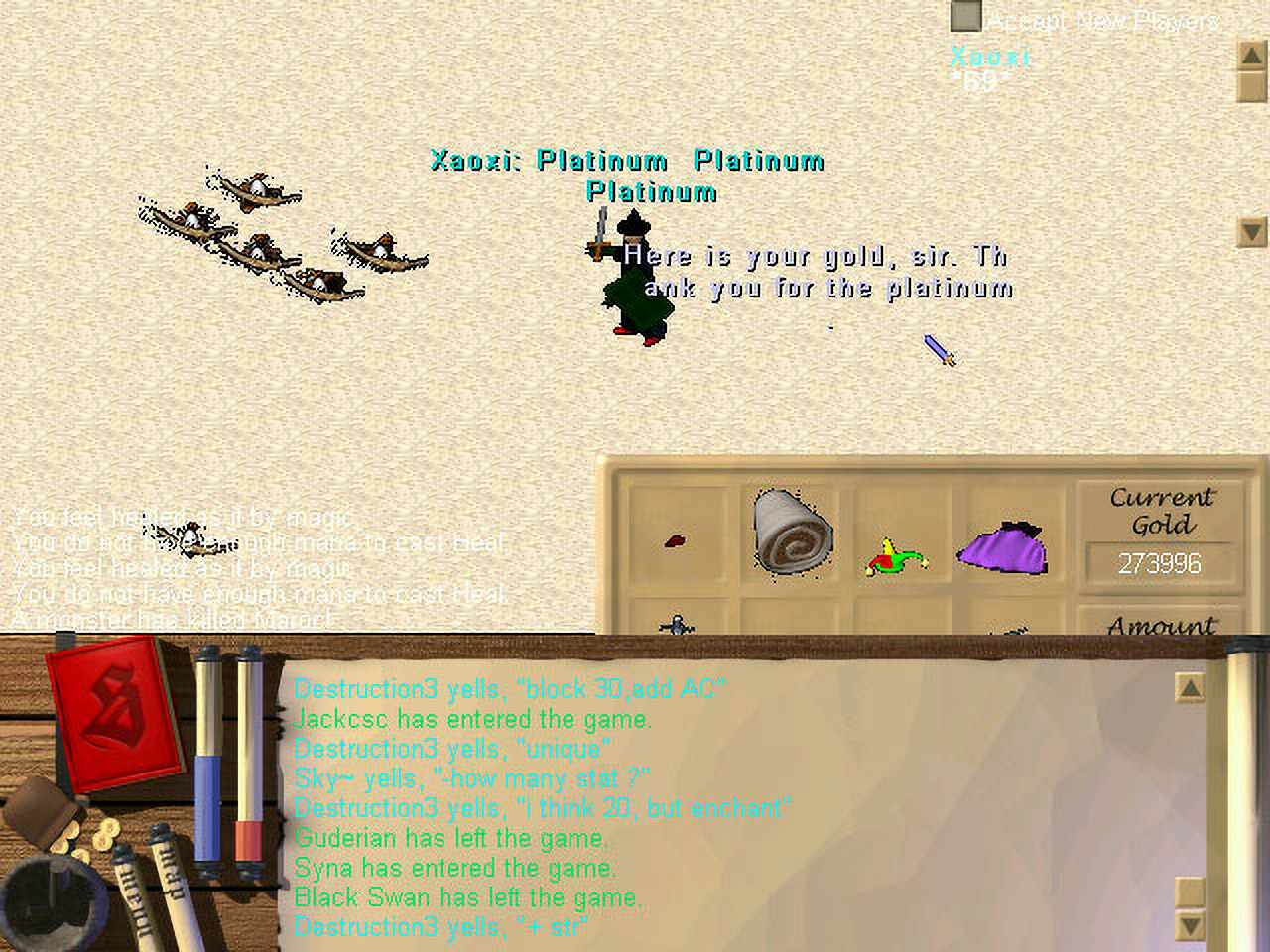The height and width of the screenshot is (952, 1270).
Task: Select the small red item slot
Action: pos(676,541)
